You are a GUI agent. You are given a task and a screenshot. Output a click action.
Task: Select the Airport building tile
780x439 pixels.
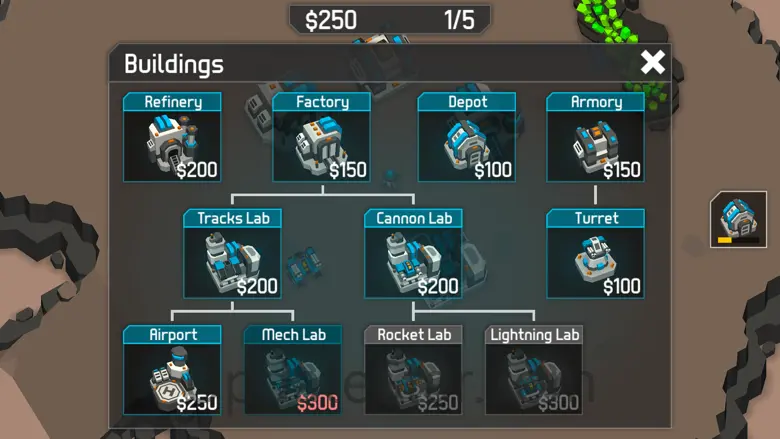pos(172,370)
